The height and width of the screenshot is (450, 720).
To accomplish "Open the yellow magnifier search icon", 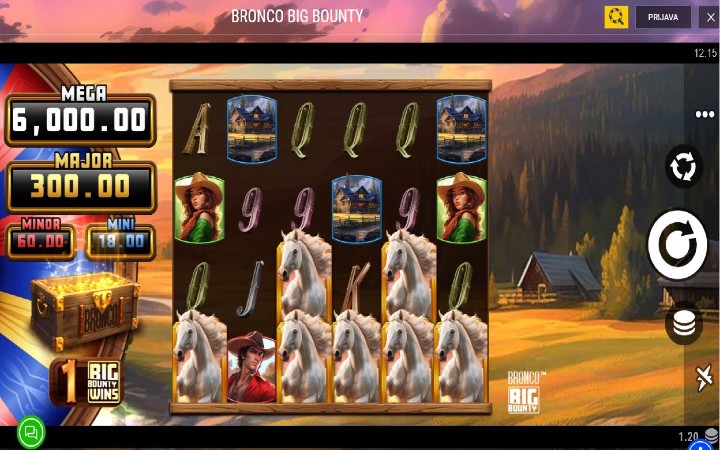I will click(616, 17).
